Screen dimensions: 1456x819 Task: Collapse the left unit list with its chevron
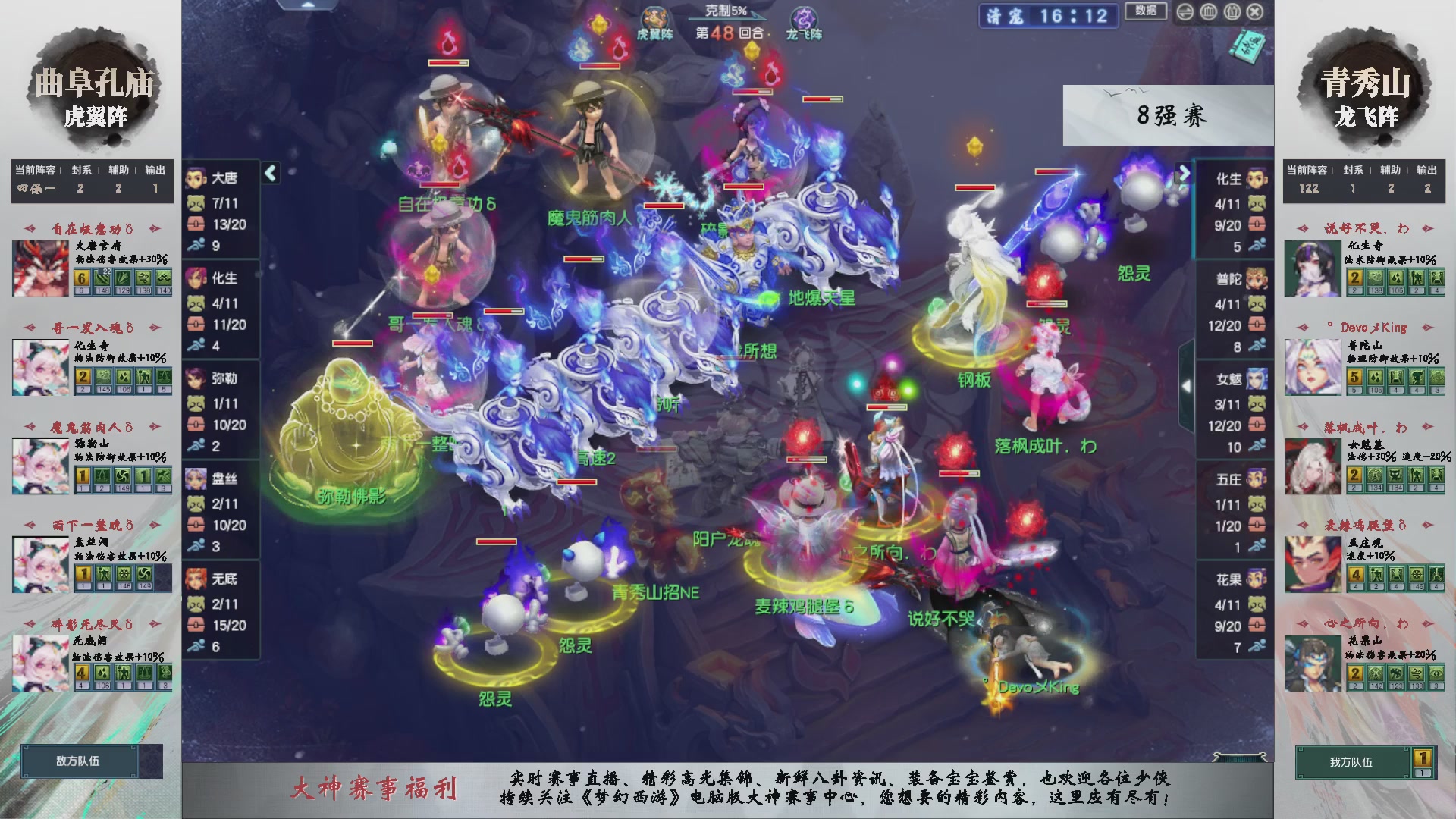(269, 173)
